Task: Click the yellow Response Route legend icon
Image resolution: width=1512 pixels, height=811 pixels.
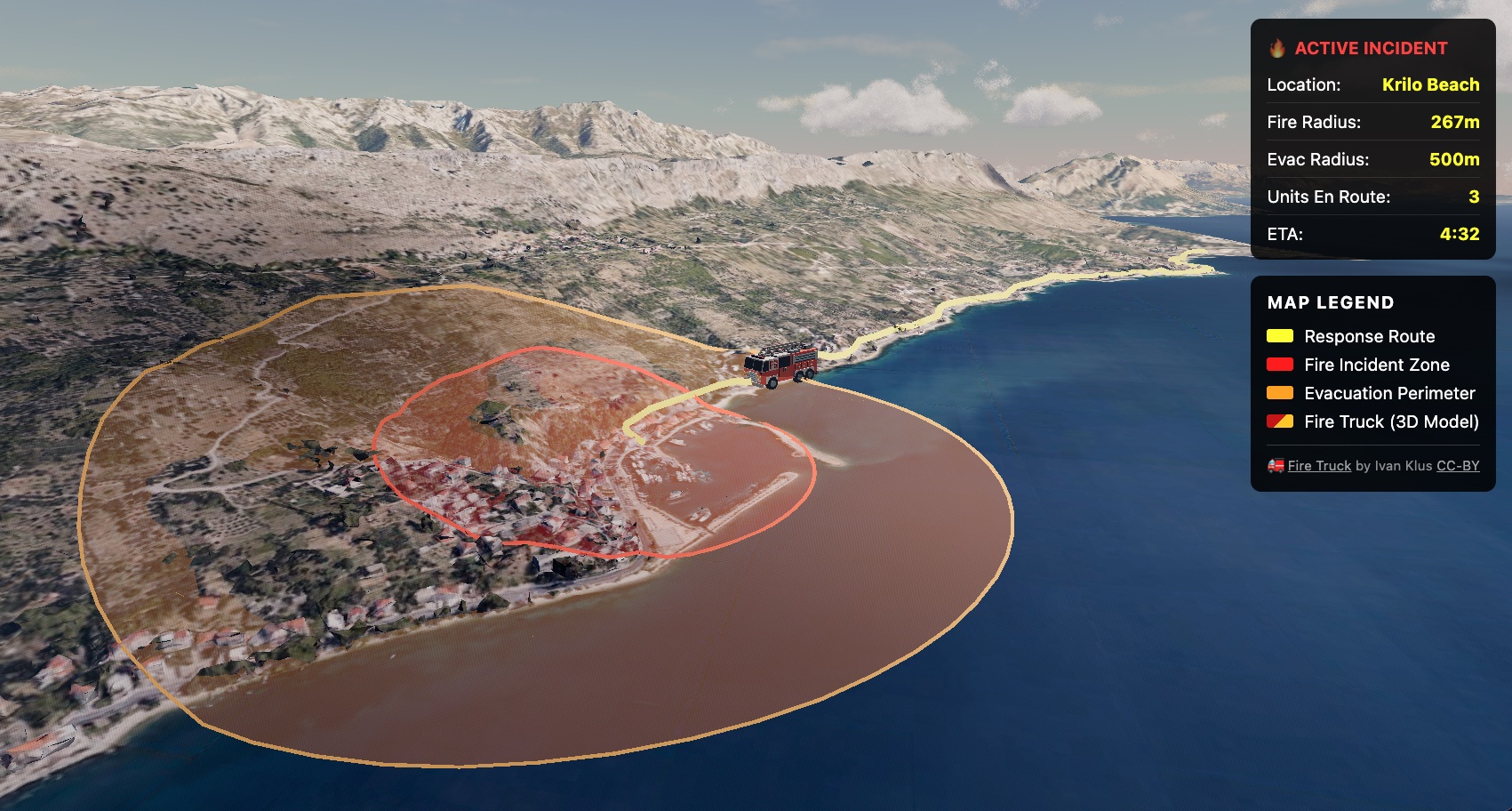Action: coord(1278,336)
